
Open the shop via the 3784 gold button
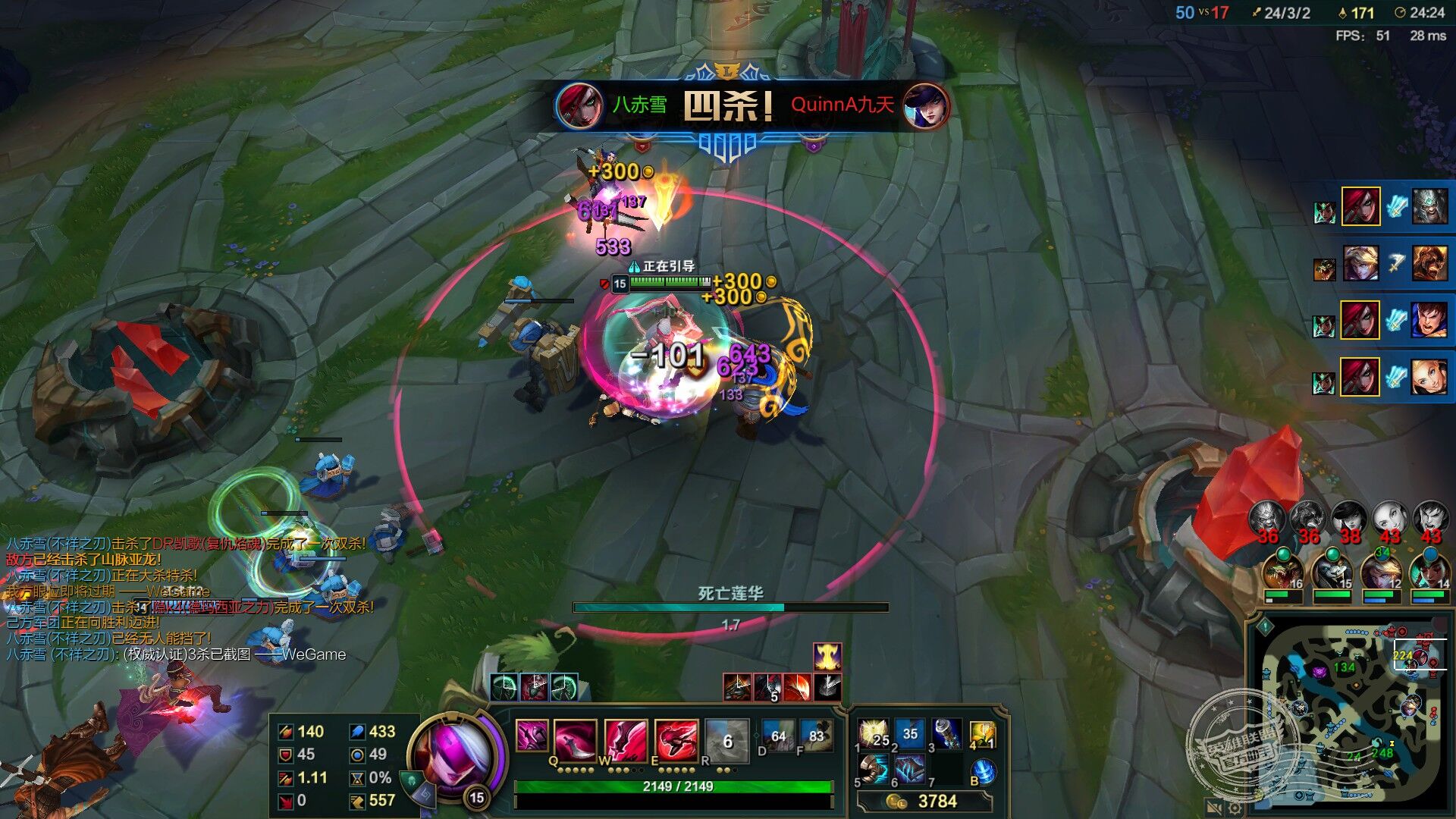[925, 802]
